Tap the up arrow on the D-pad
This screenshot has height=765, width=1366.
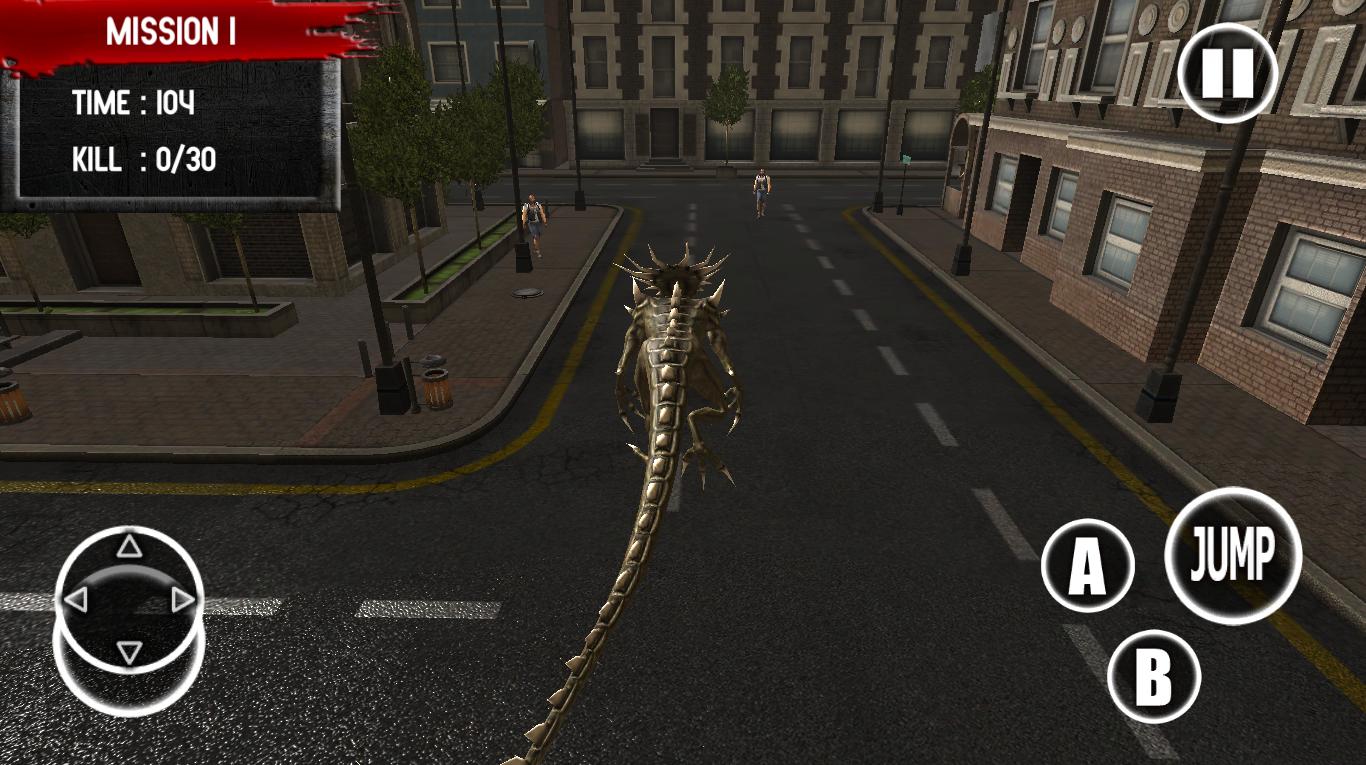coord(128,546)
